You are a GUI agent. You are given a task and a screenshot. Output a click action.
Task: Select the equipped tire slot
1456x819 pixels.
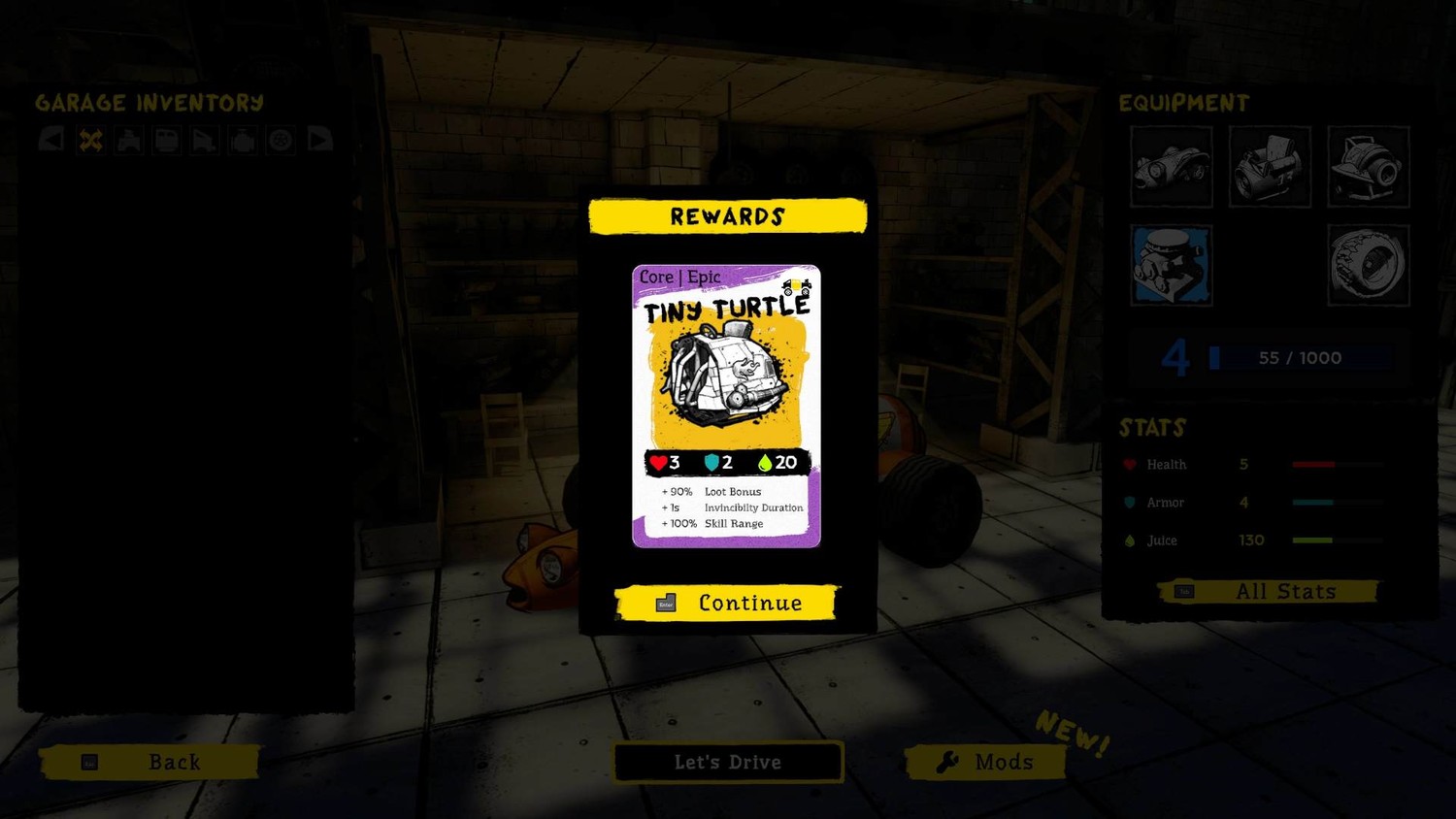(1369, 265)
